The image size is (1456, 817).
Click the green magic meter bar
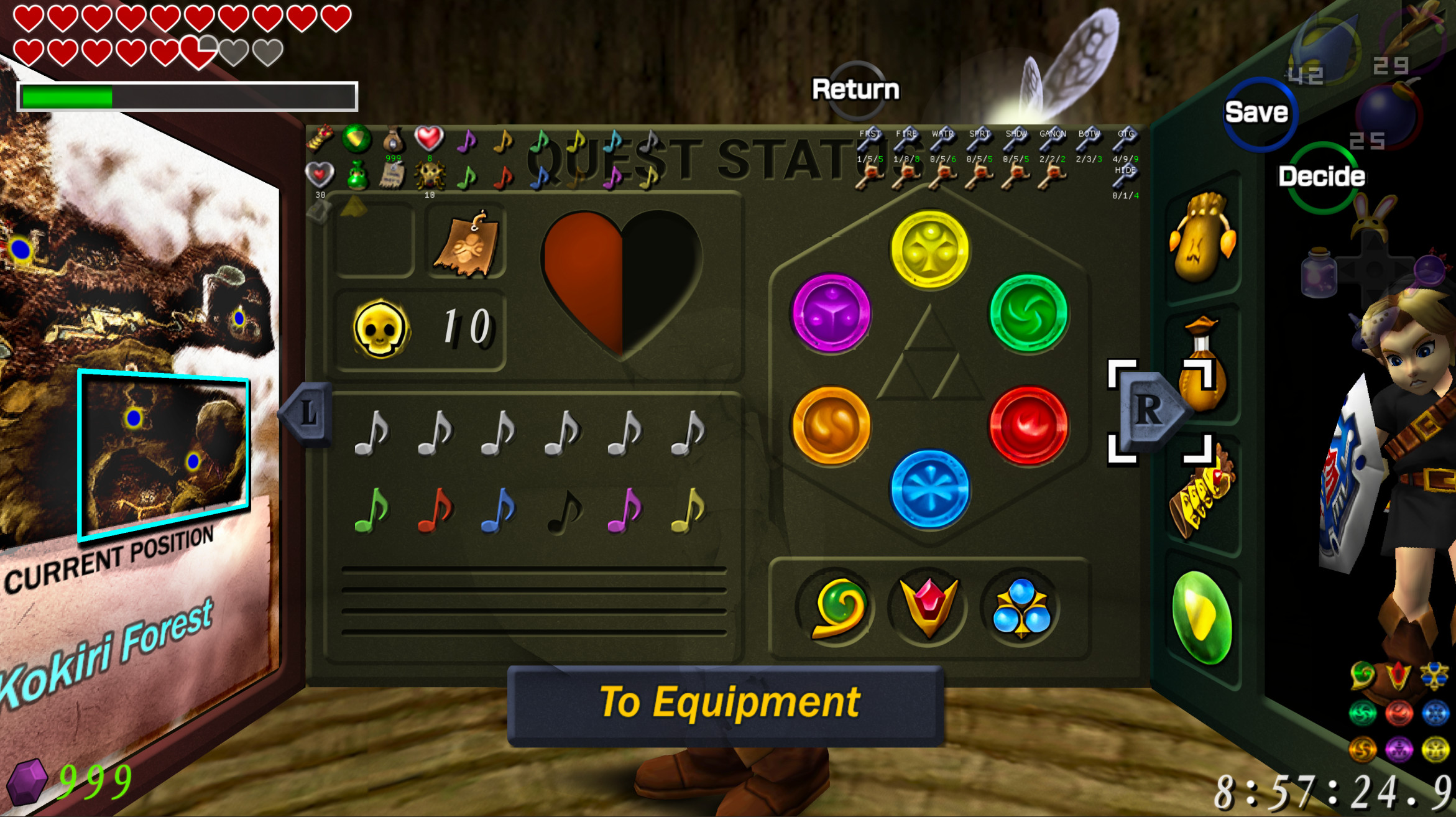(x=68, y=98)
